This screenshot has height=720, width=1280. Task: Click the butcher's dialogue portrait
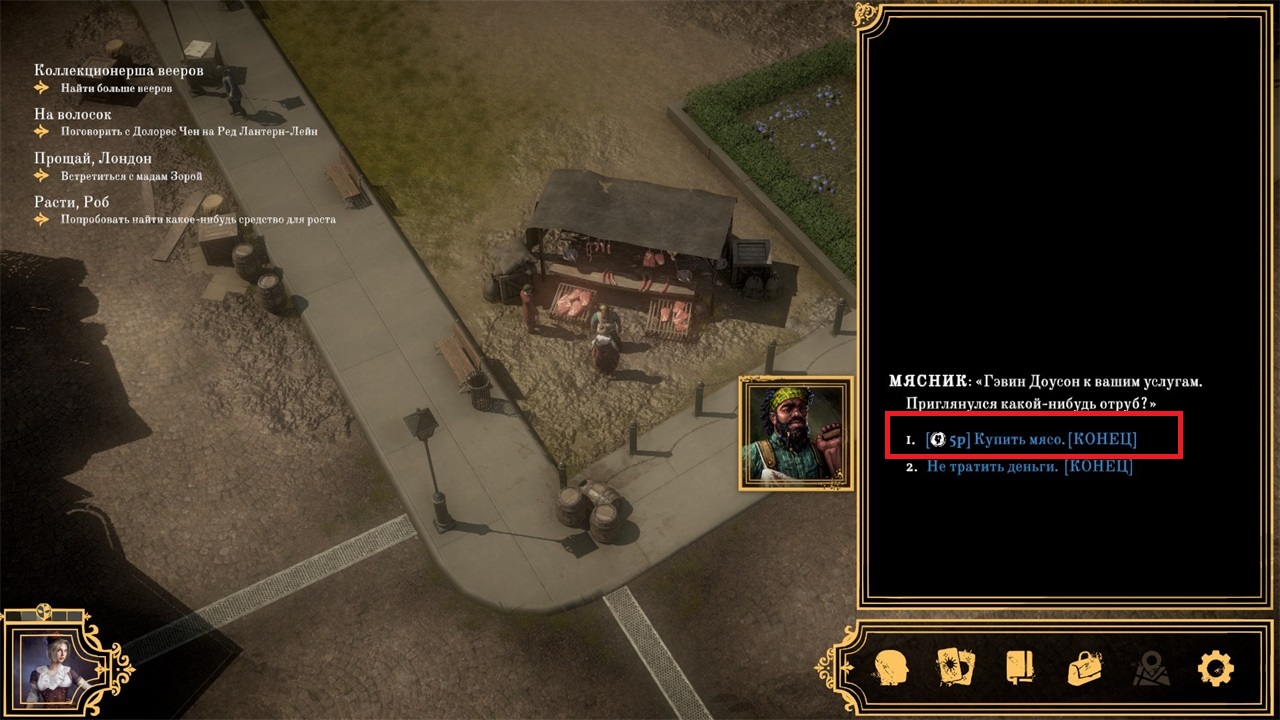coord(796,433)
